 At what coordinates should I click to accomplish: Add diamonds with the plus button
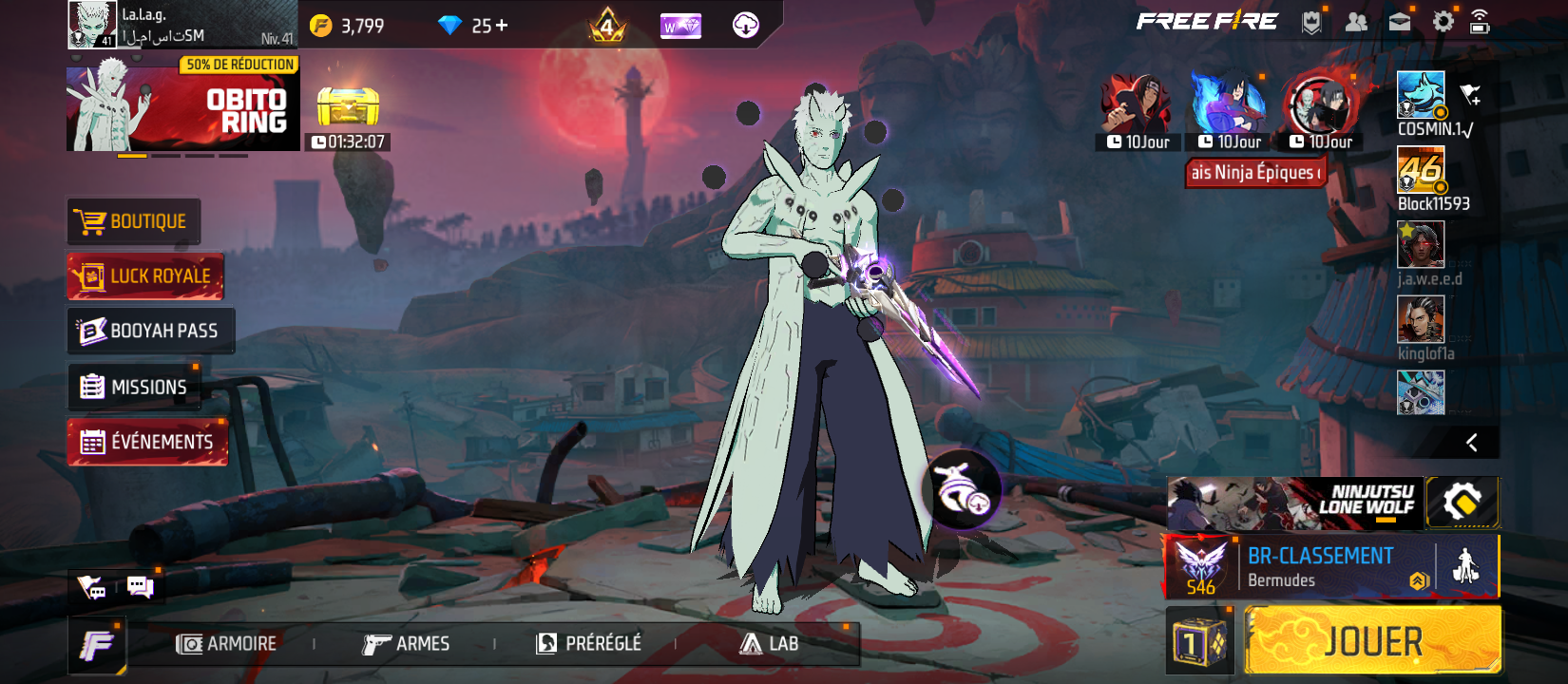(x=502, y=26)
